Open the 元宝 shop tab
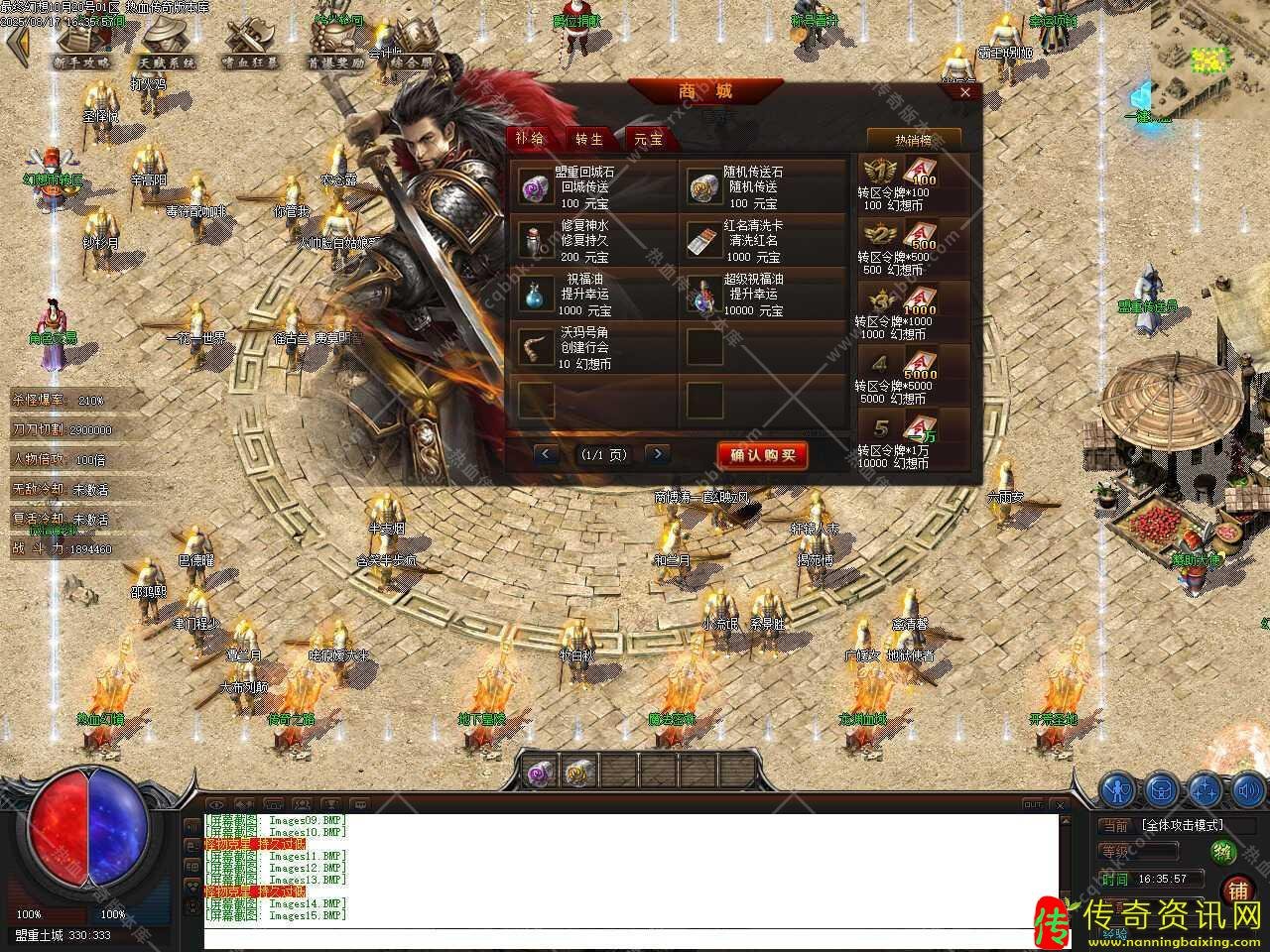Screen dimensions: 1270x952 pyautogui.click(x=648, y=139)
